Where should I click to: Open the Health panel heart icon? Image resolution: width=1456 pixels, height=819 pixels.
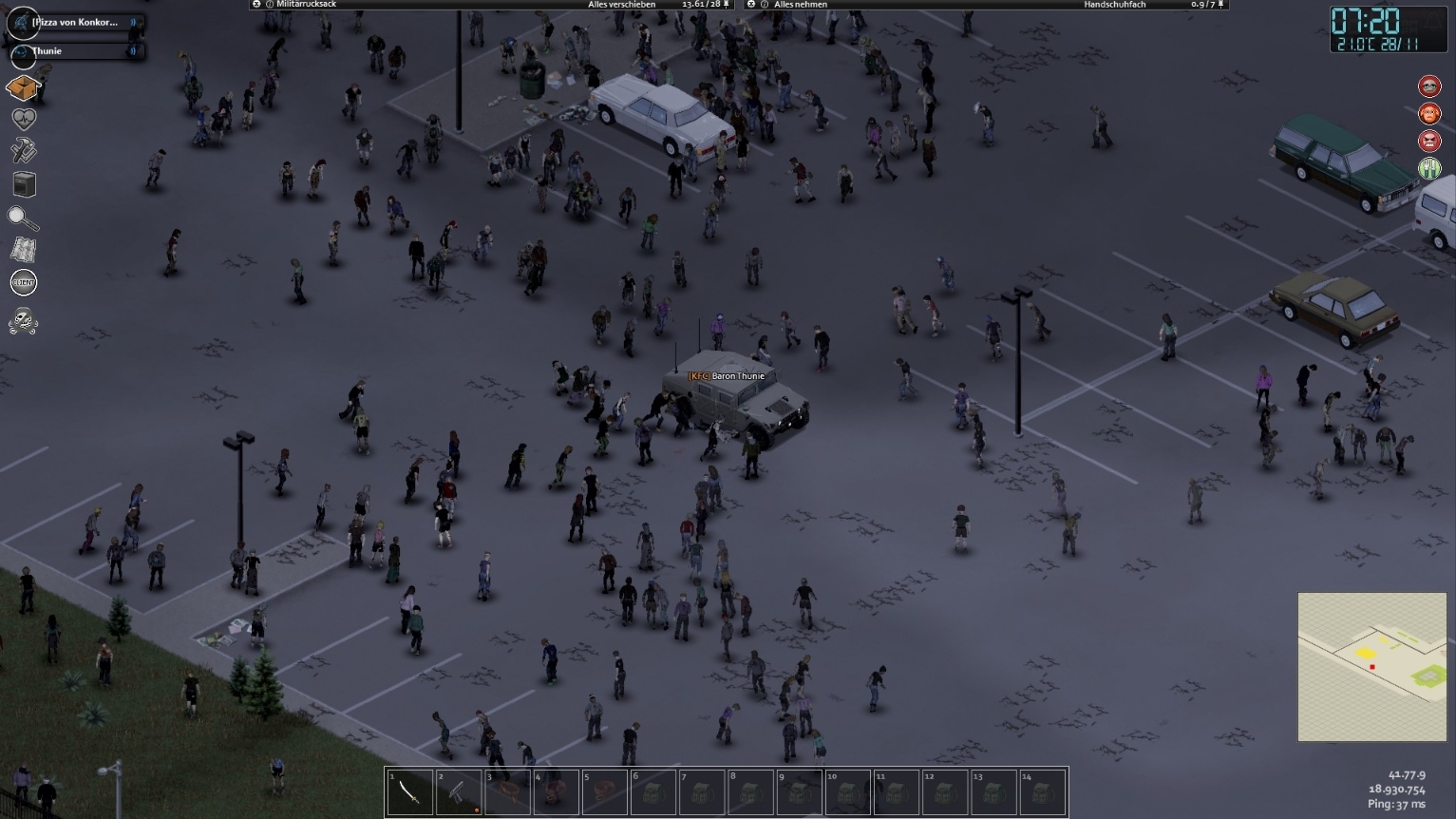[x=23, y=119]
